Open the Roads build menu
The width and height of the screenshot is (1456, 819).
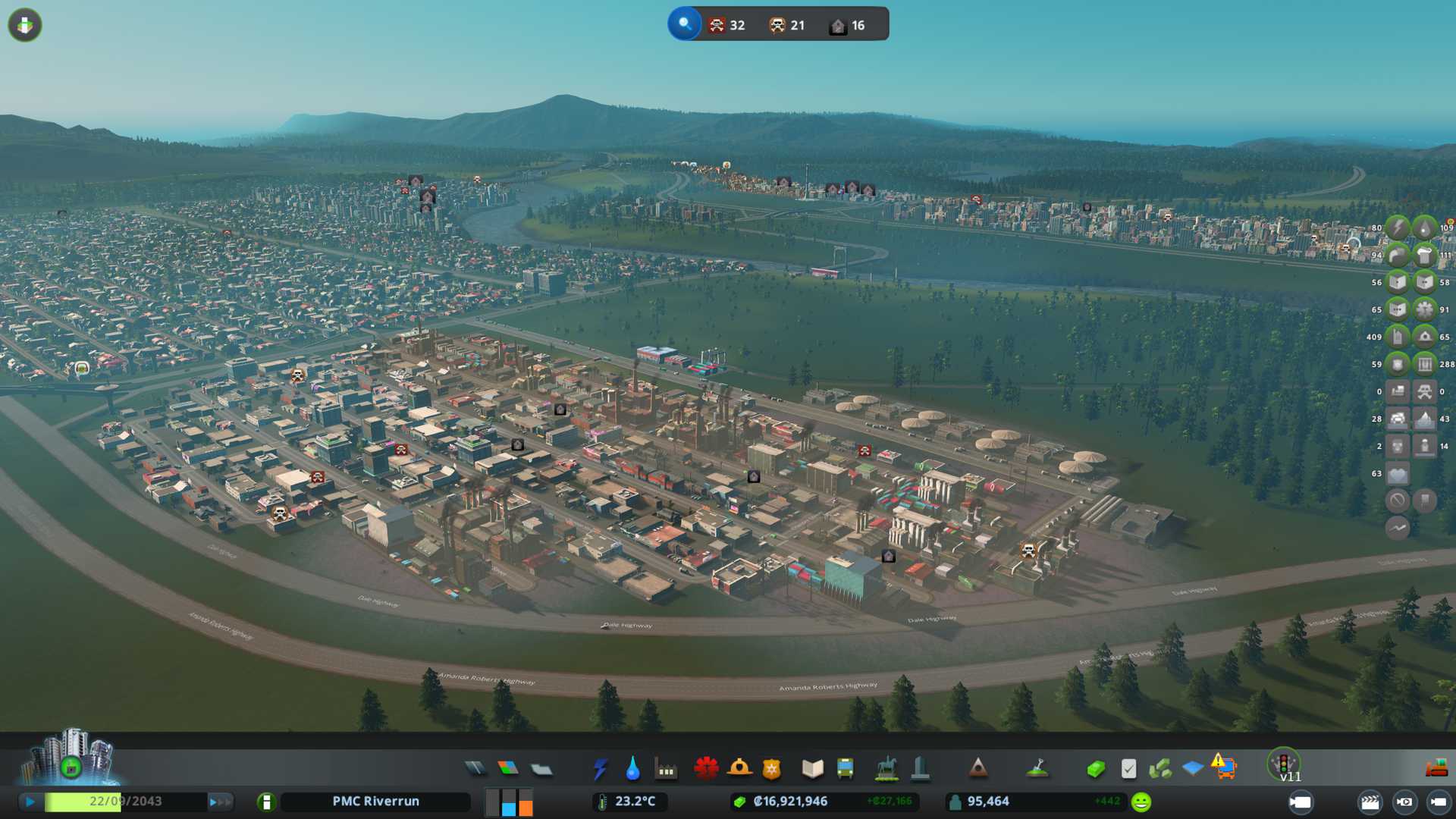[x=475, y=769]
